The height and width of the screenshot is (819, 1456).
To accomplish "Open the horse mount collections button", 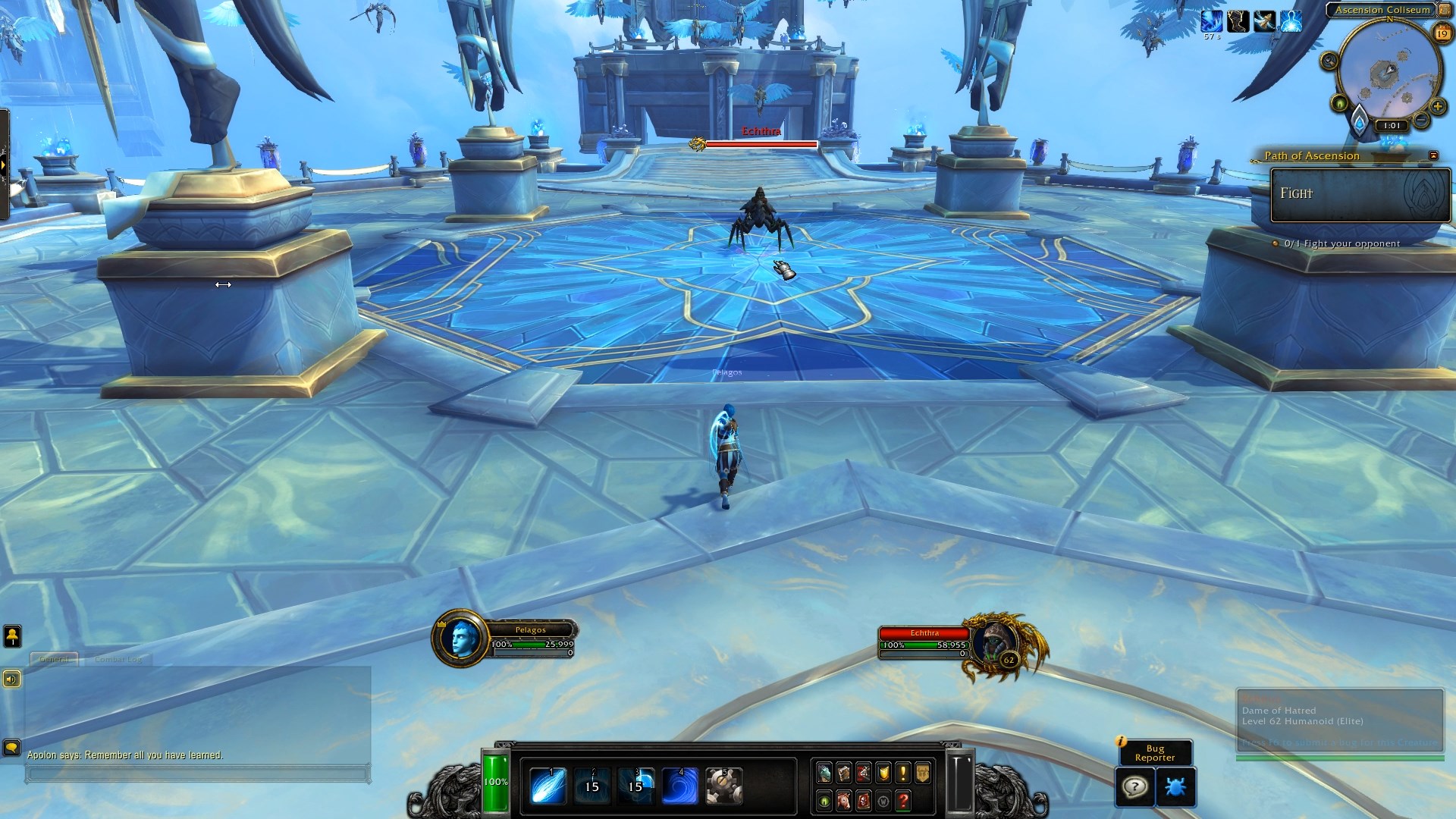I will pyautogui.click(x=843, y=801).
